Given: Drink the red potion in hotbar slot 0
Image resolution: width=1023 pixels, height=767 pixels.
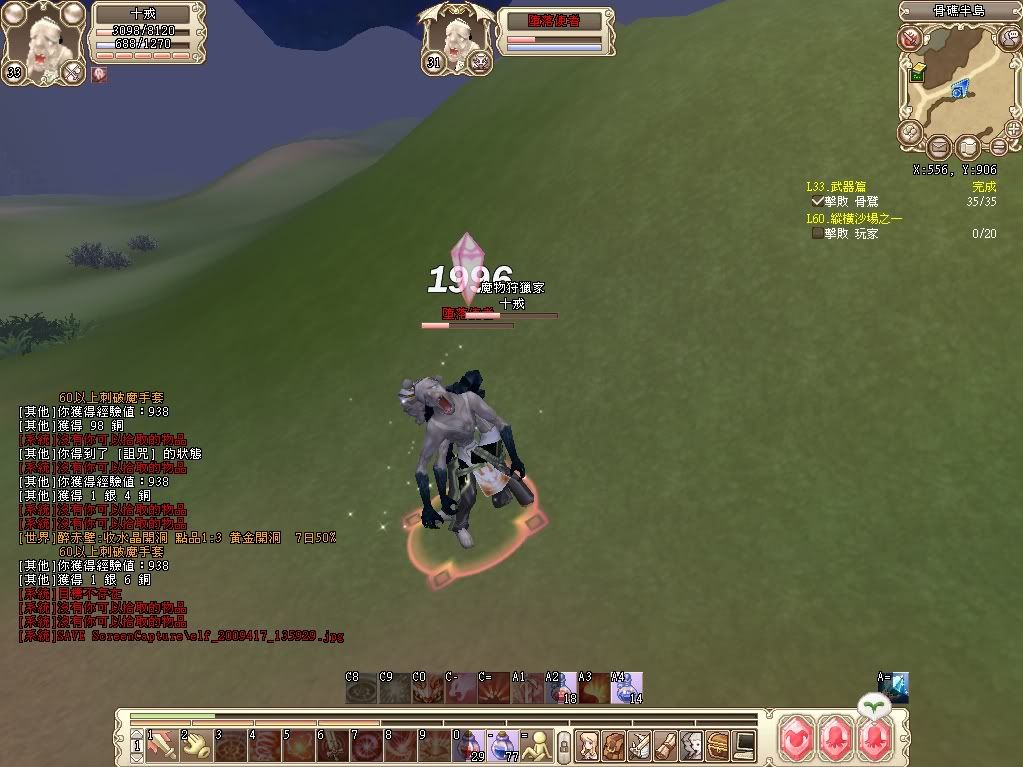Looking at the screenshot, I should 469,744.
